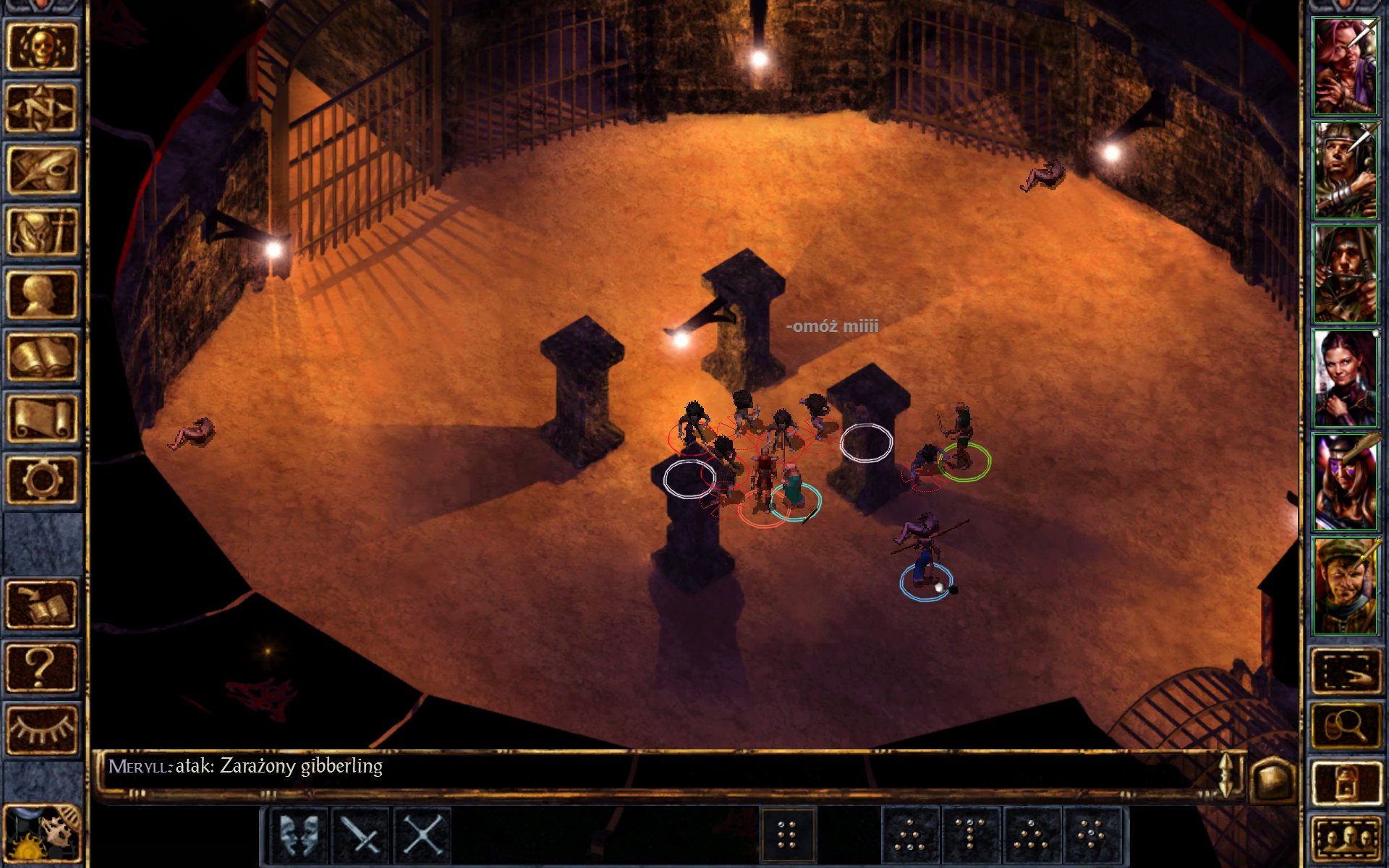Select the purple-masked character portrait
This screenshot has width=1389, height=868.
(1345, 482)
